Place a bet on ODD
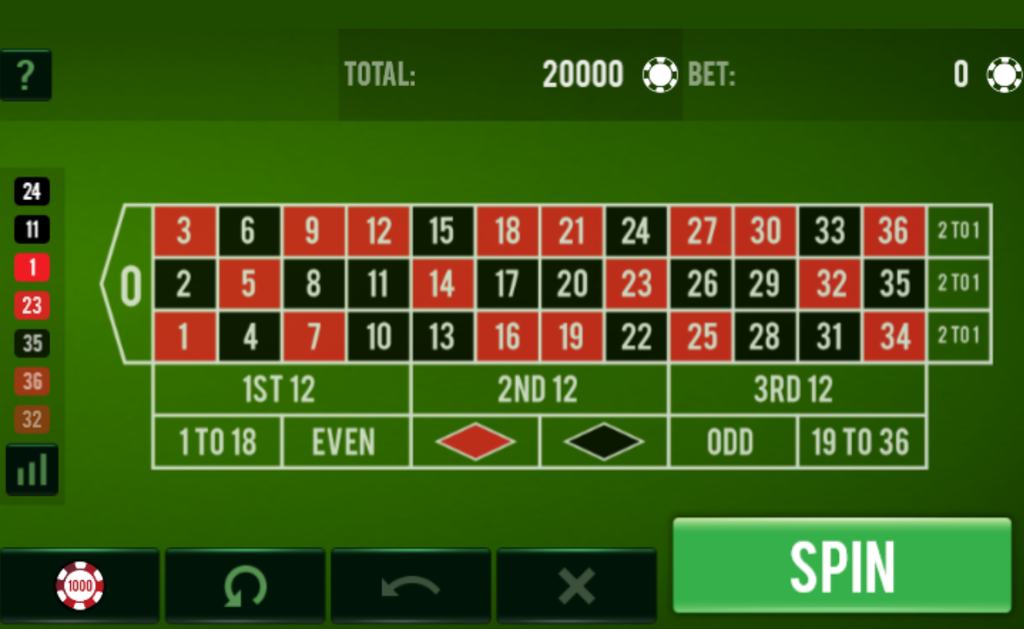 pyautogui.click(x=732, y=442)
